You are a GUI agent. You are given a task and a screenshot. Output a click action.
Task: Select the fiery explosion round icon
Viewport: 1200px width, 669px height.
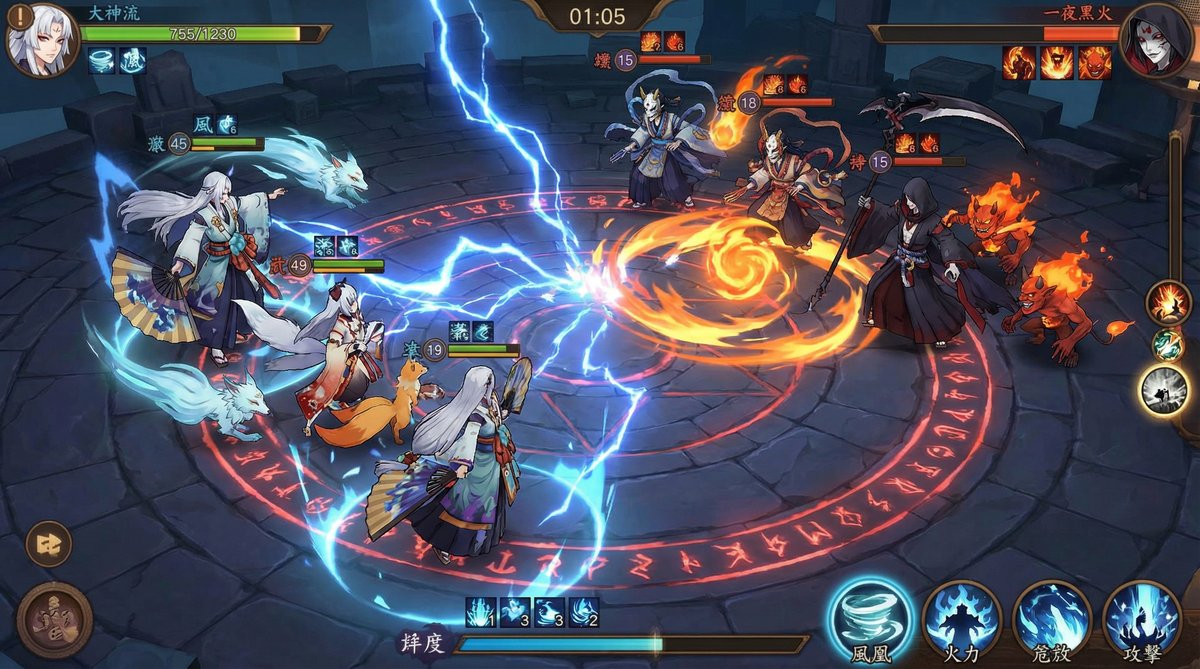point(1166,302)
